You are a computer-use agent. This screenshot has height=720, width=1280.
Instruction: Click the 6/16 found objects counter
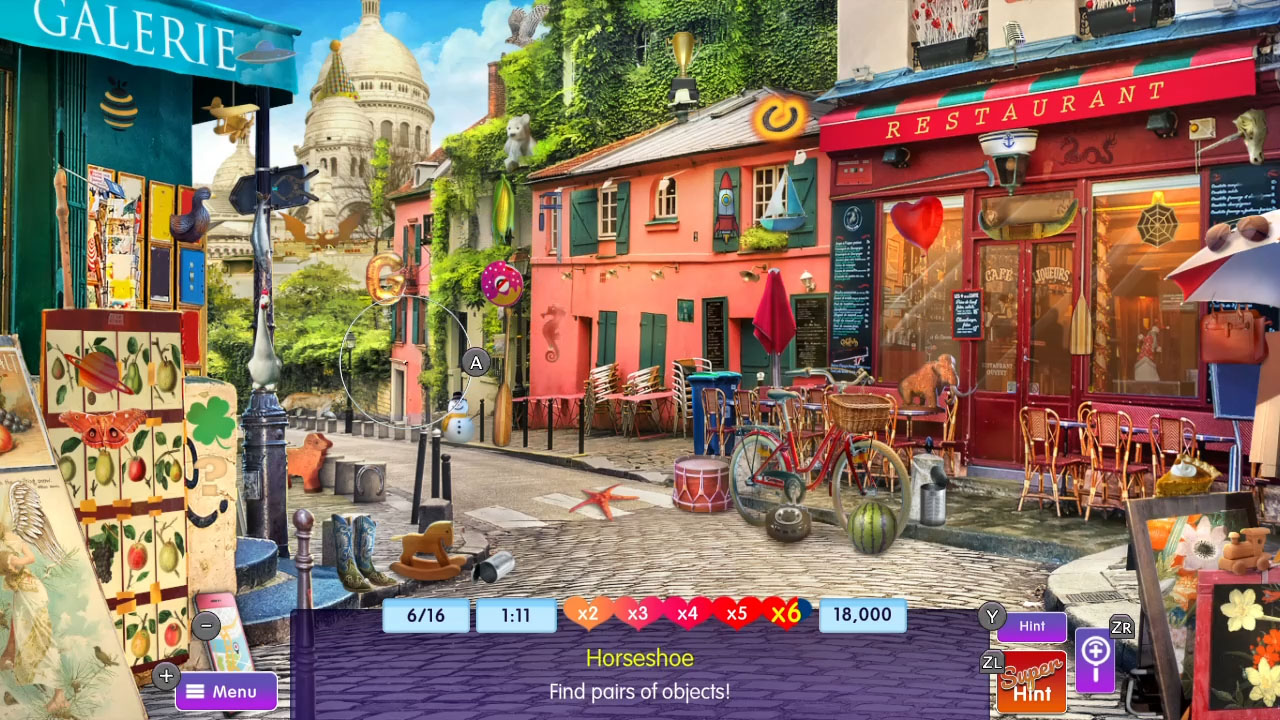(x=425, y=615)
